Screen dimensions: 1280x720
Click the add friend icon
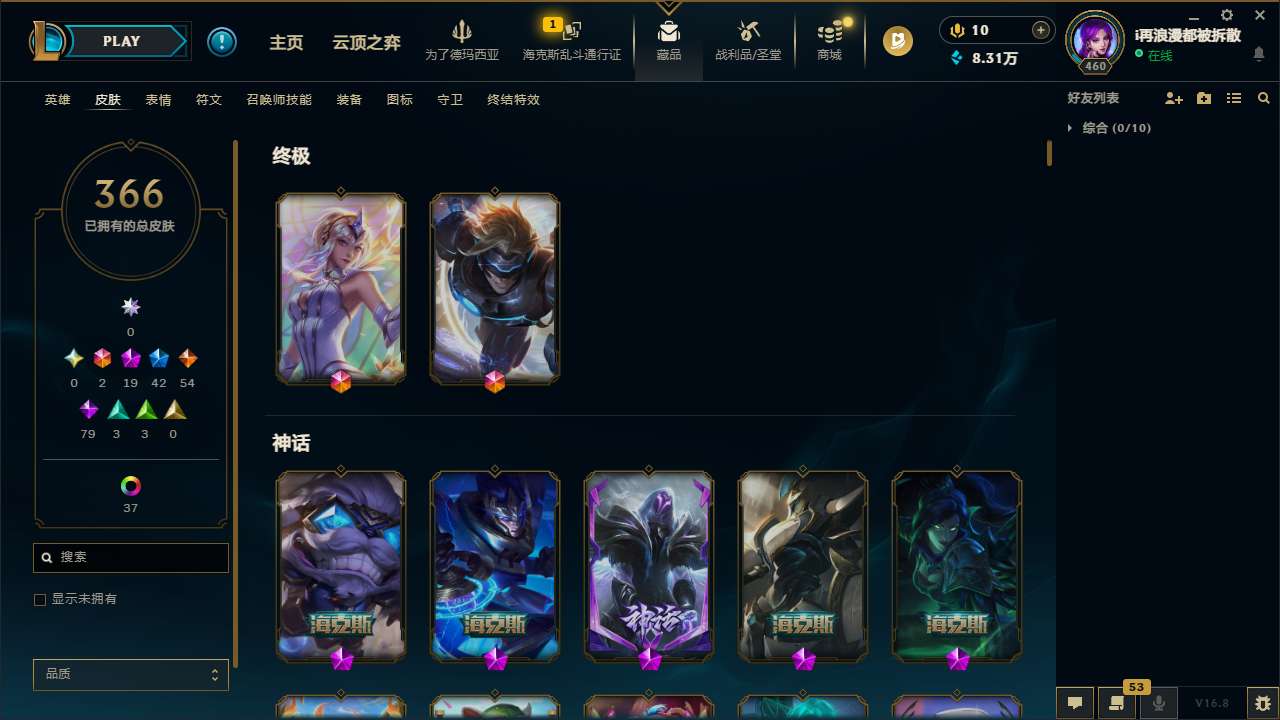pyautogui.click(x=1174, y=98)
